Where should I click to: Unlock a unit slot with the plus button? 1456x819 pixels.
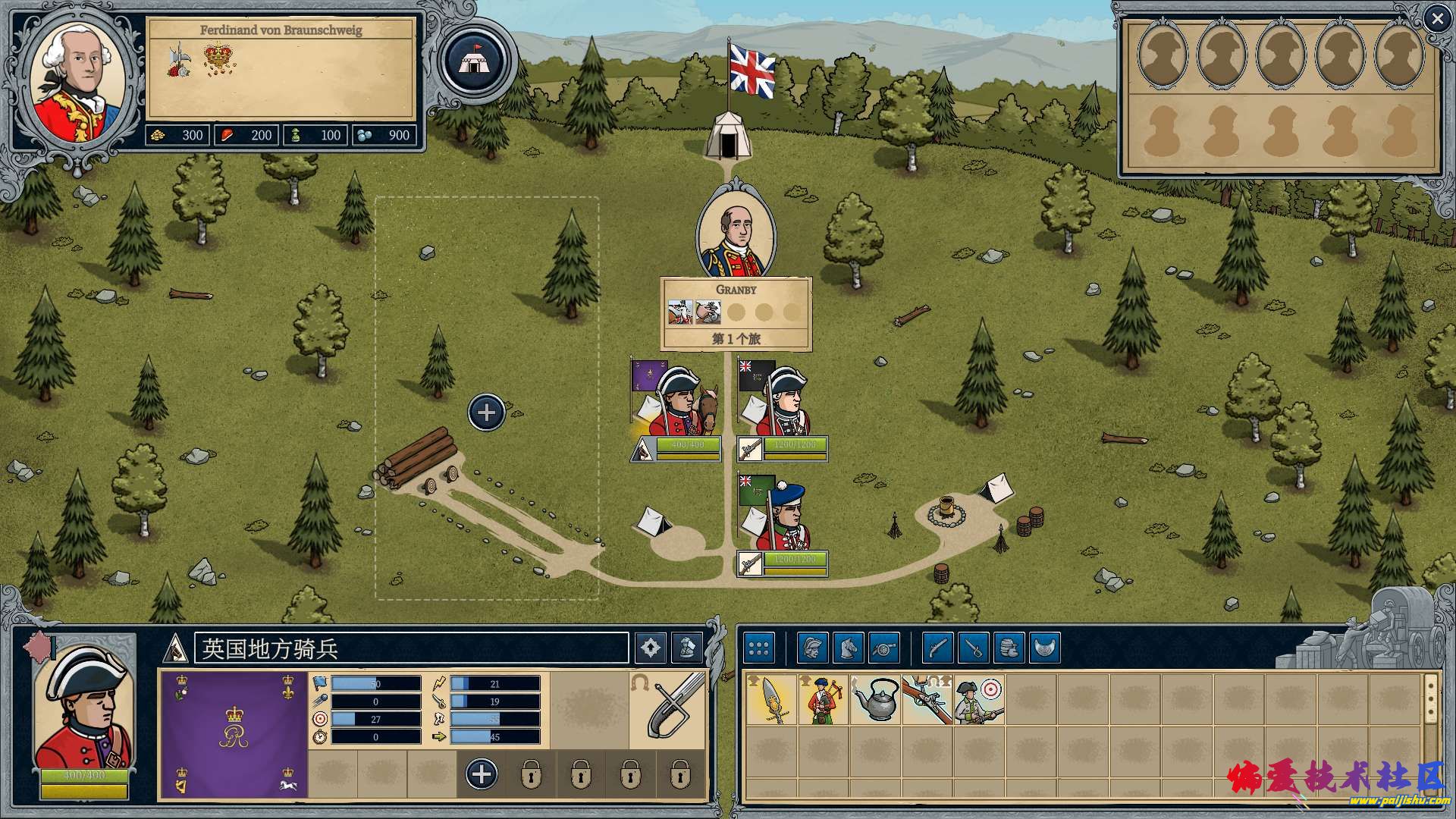pyautogui.click(x=482, y=774)
